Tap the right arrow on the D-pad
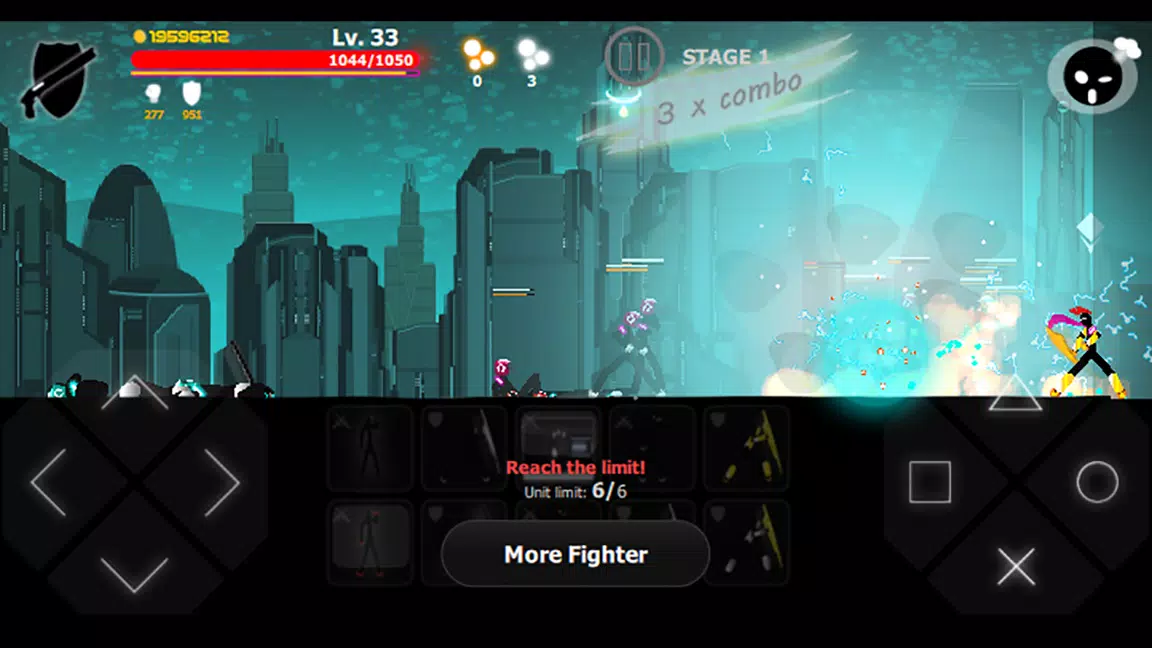 click(x=221, y=482)
